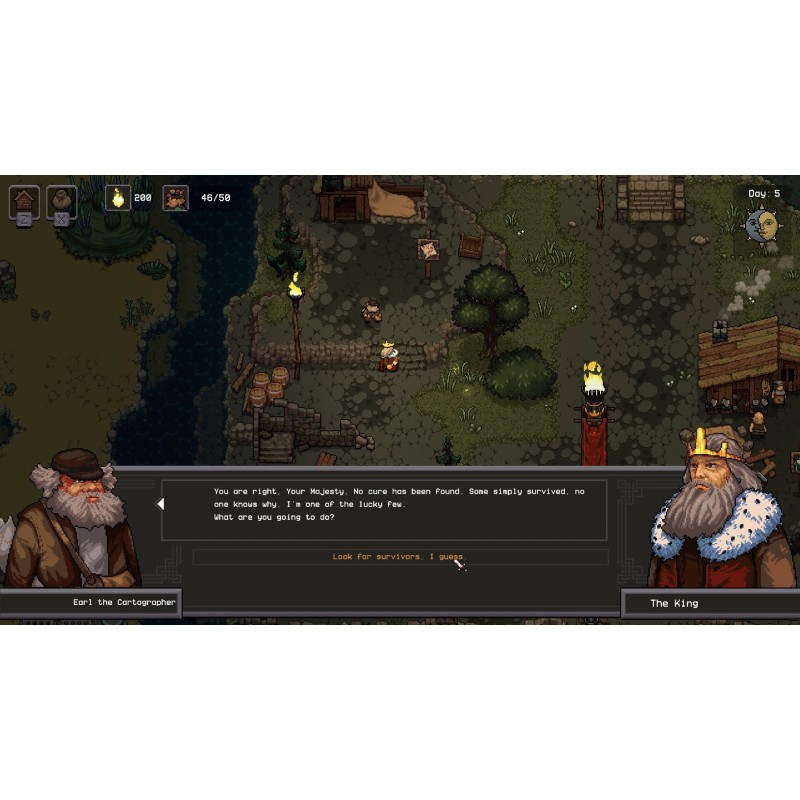
Task: Choose the "Look for survivors, I guess" reply
Action: click(399, 557)
